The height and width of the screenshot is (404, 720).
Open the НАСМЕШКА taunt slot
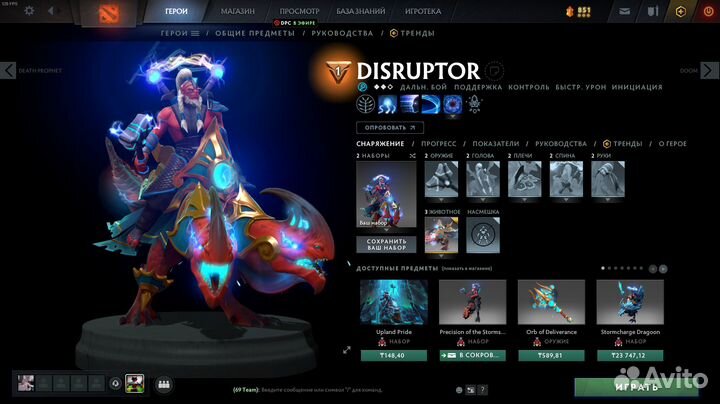pos(482,235)
